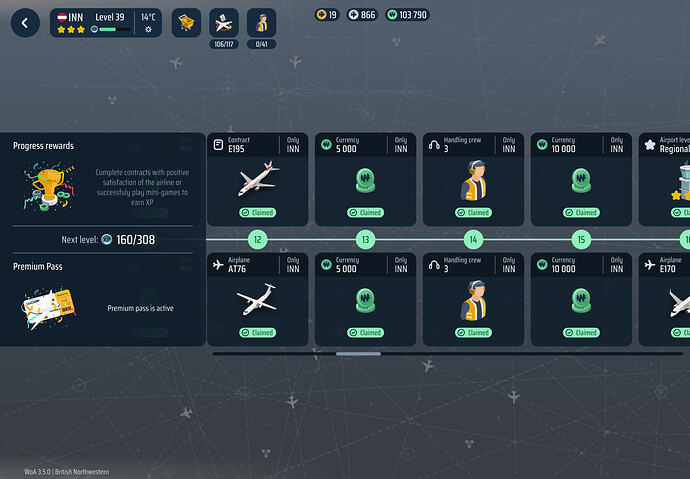Click the level 13 progress marker
Viewport: 690px width, 479px height.
pyautogui.click(x=365, y=240)
